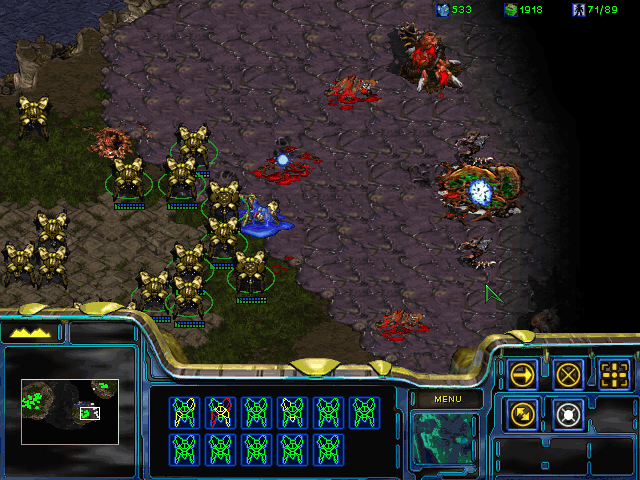Select the Attack command
The image size is (640, 480).
pos(613,374)
